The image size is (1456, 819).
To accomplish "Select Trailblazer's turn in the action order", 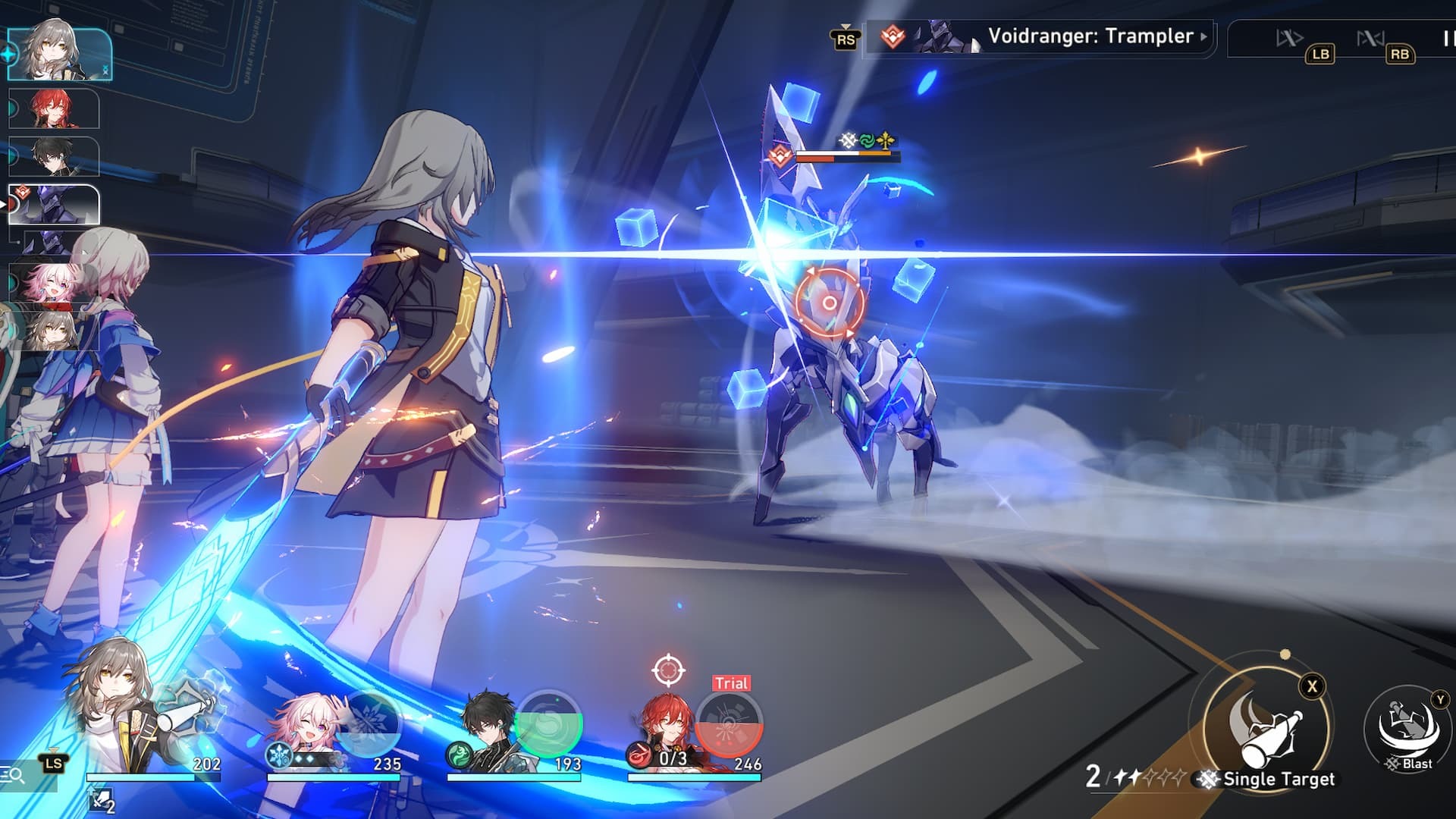I will click(59, 55).
